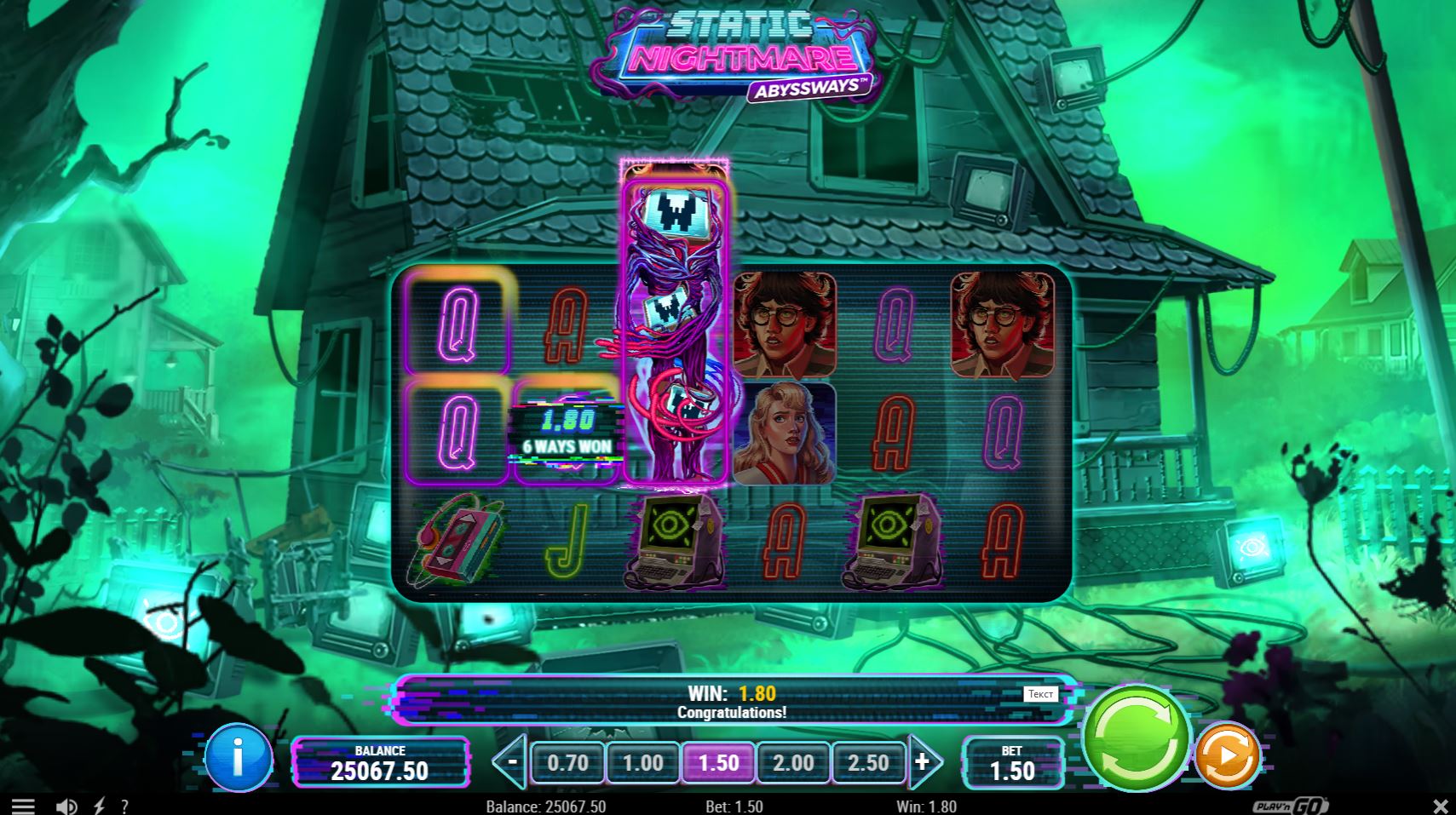Image resolution: width=1456 pixels, height=815 pixels.
Task: Click the small Текст label box
Action: 1040,693
